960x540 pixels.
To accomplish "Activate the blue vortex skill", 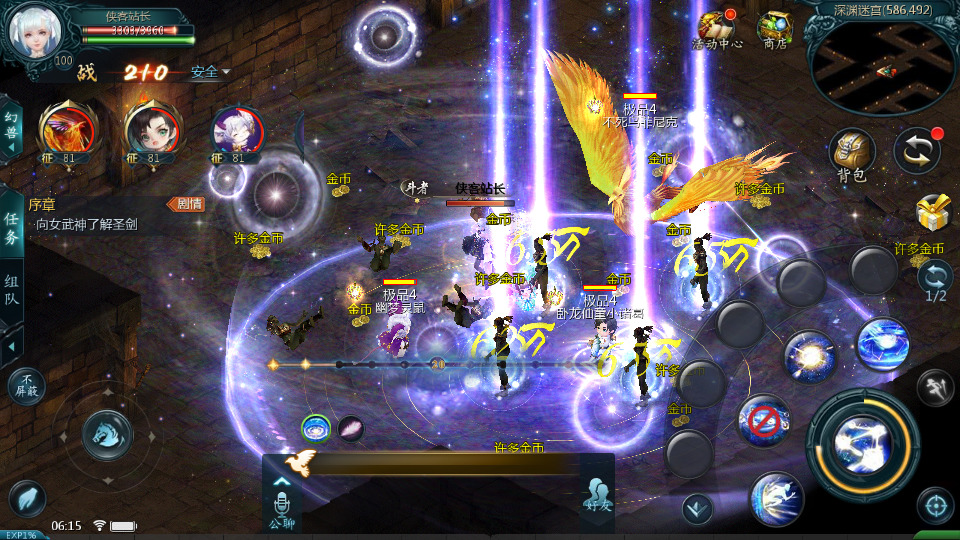I will click(x=882, y=343).
